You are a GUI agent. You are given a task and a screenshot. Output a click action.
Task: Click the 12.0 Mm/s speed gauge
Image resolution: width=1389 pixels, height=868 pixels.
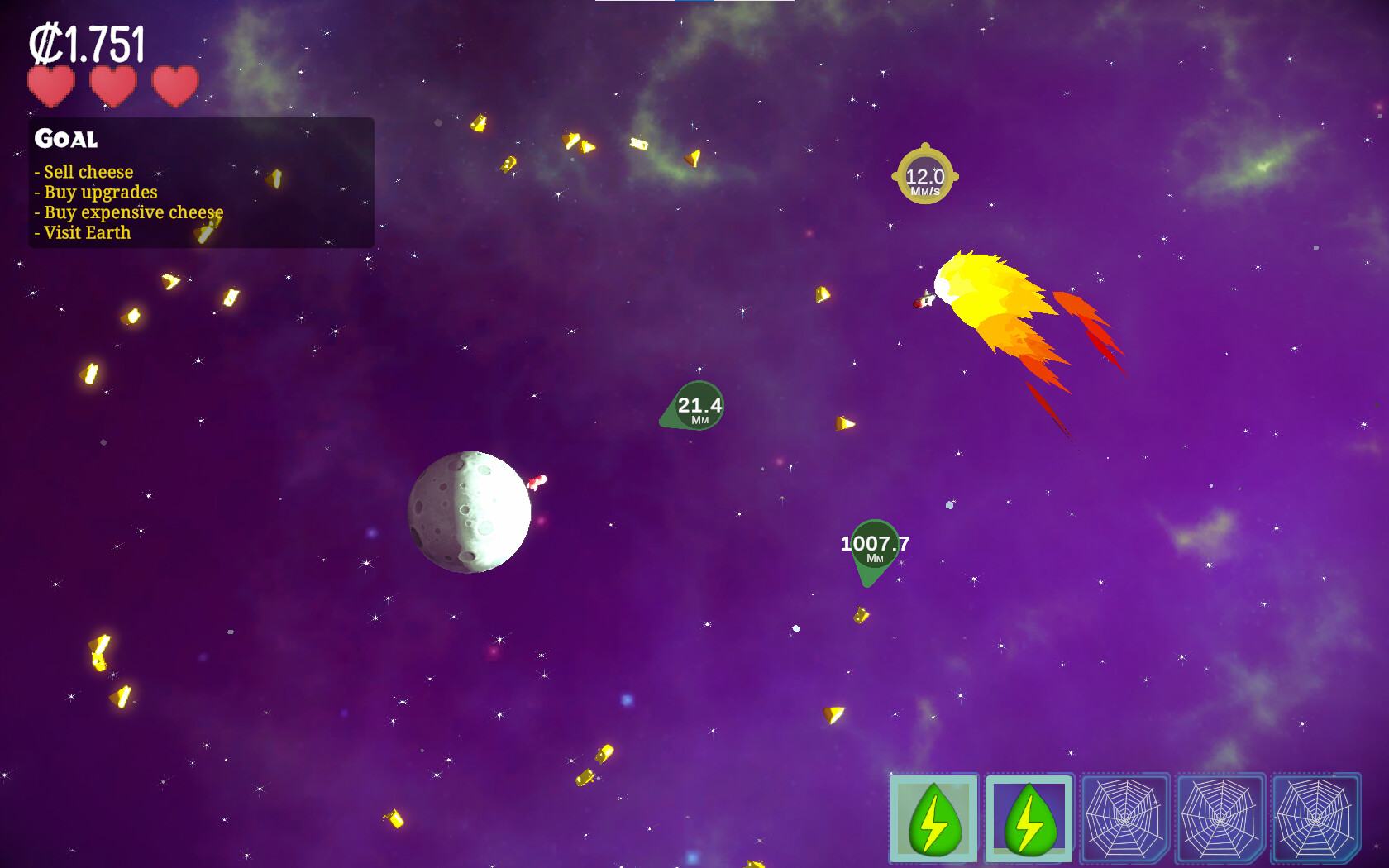(926, 177)
